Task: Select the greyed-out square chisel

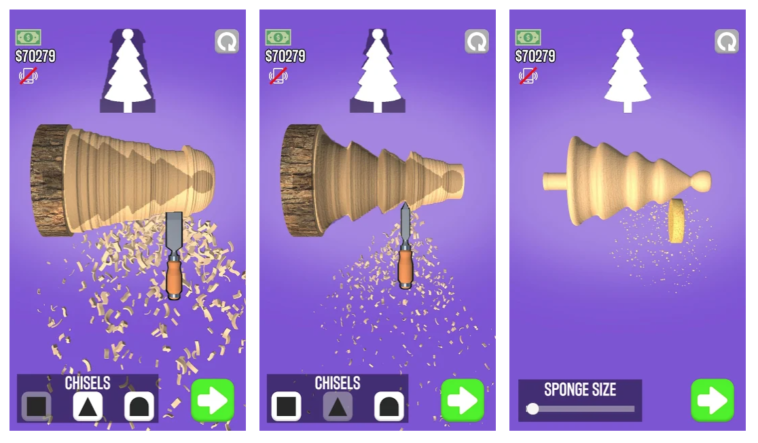Action: click(x=37, y=406)
